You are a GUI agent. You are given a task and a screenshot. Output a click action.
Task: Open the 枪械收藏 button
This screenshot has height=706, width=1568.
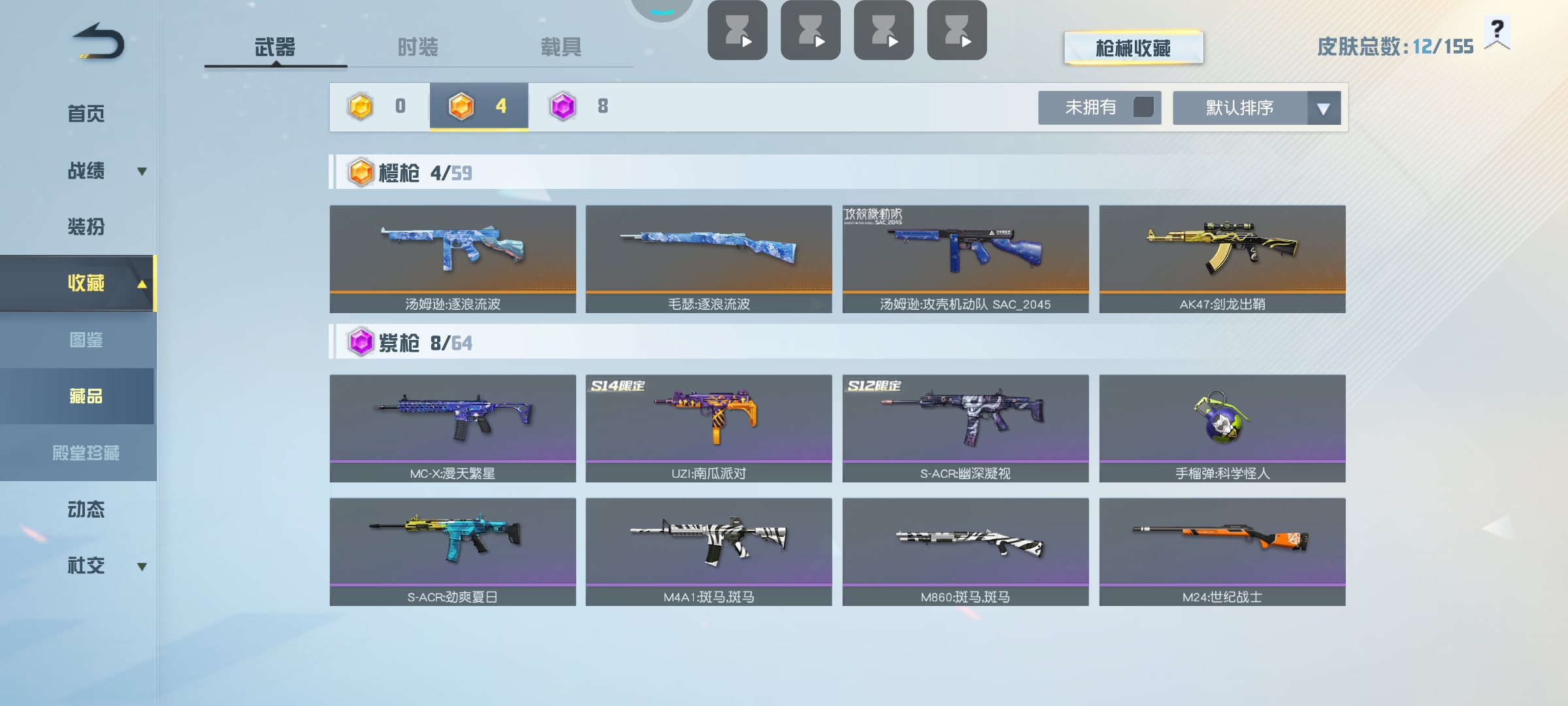click(1133, 48)
